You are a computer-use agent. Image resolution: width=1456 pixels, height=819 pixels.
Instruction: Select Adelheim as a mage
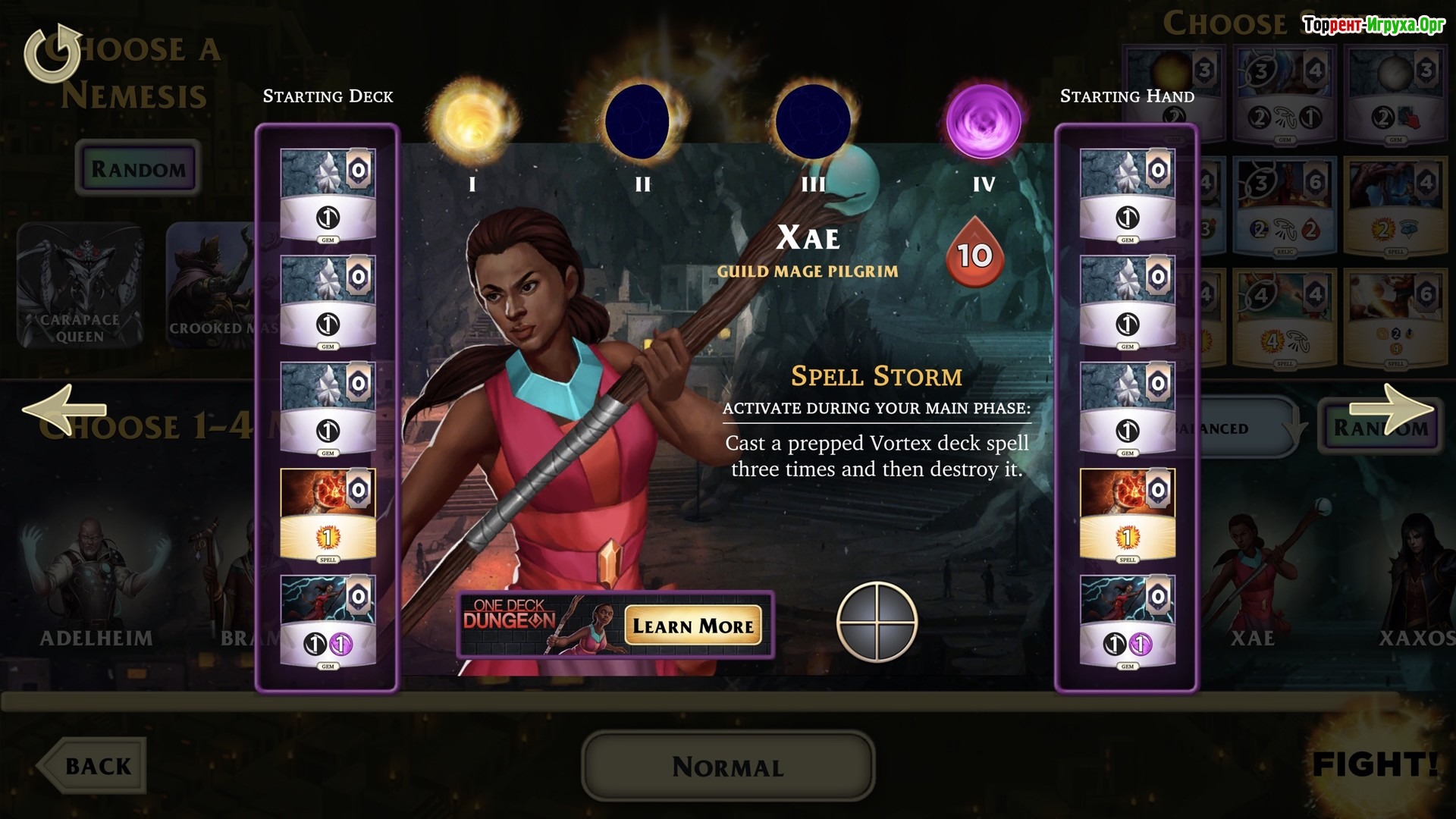tap(96, 584)
